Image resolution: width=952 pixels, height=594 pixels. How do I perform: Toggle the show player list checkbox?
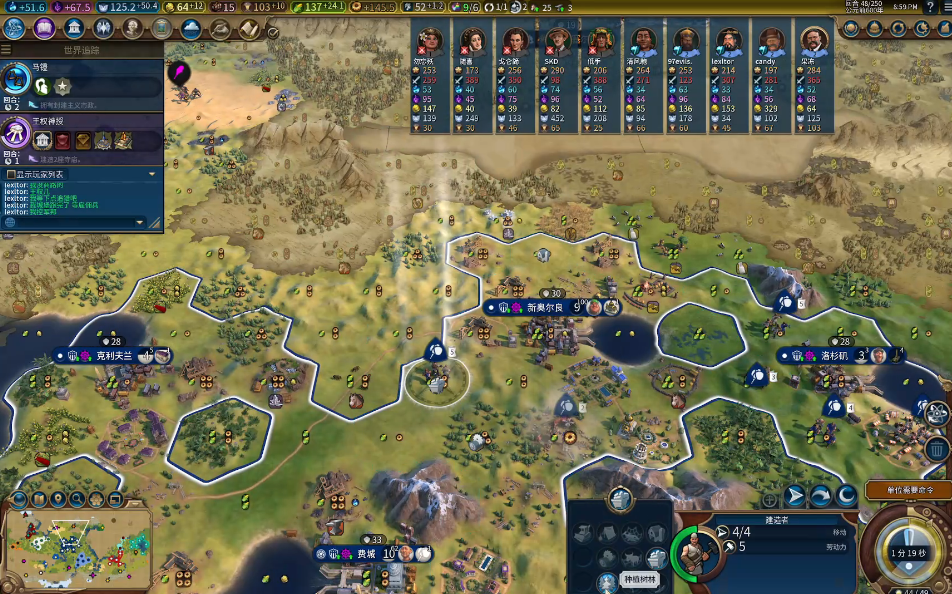coord(10,174)
